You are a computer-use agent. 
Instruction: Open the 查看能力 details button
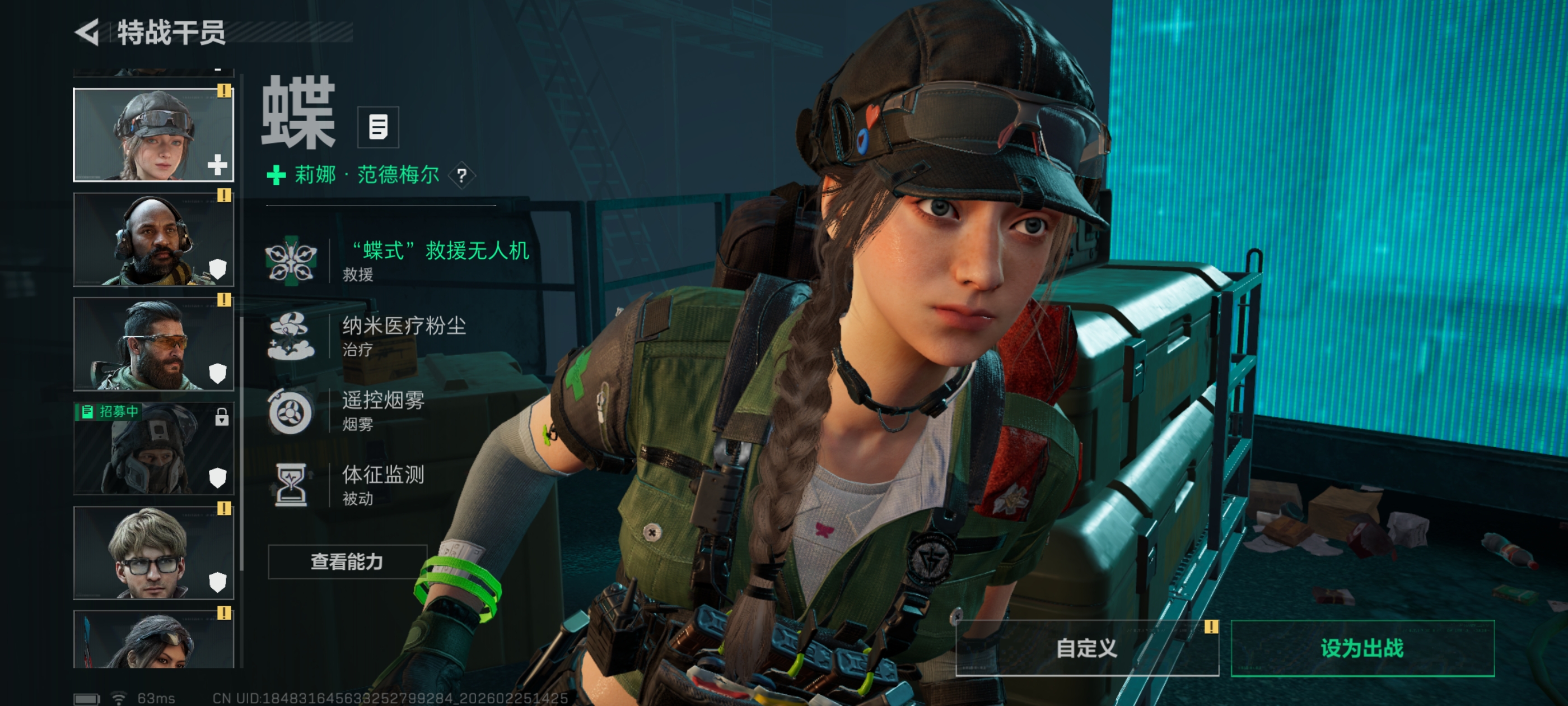pyautogui.click(x=347, y=561)
